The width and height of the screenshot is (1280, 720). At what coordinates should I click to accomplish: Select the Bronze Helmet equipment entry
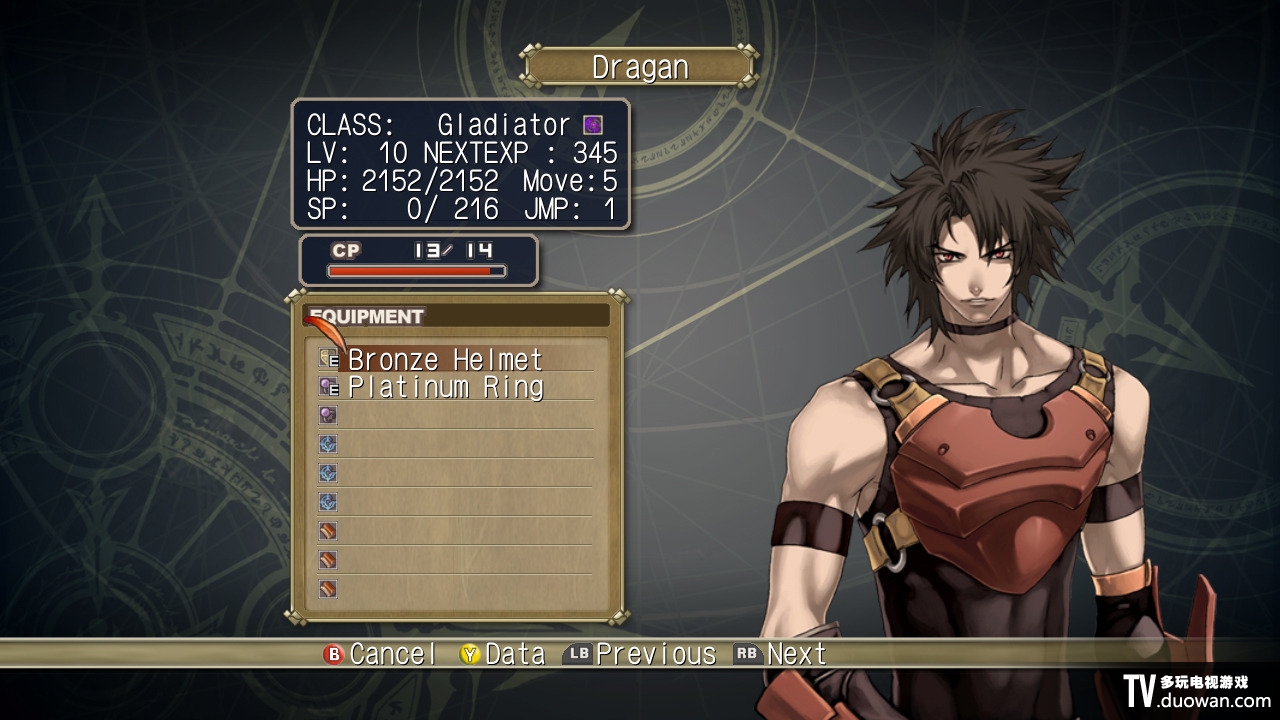pyautogui.click(x=445, y=359)
